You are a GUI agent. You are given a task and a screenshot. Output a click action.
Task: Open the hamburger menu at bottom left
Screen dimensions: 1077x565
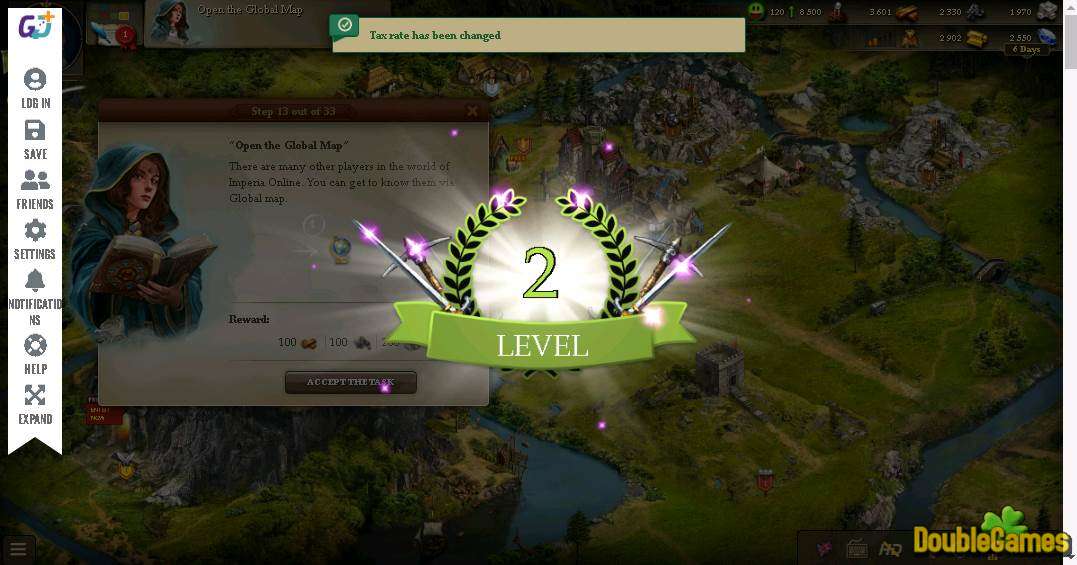coord(18,549)
